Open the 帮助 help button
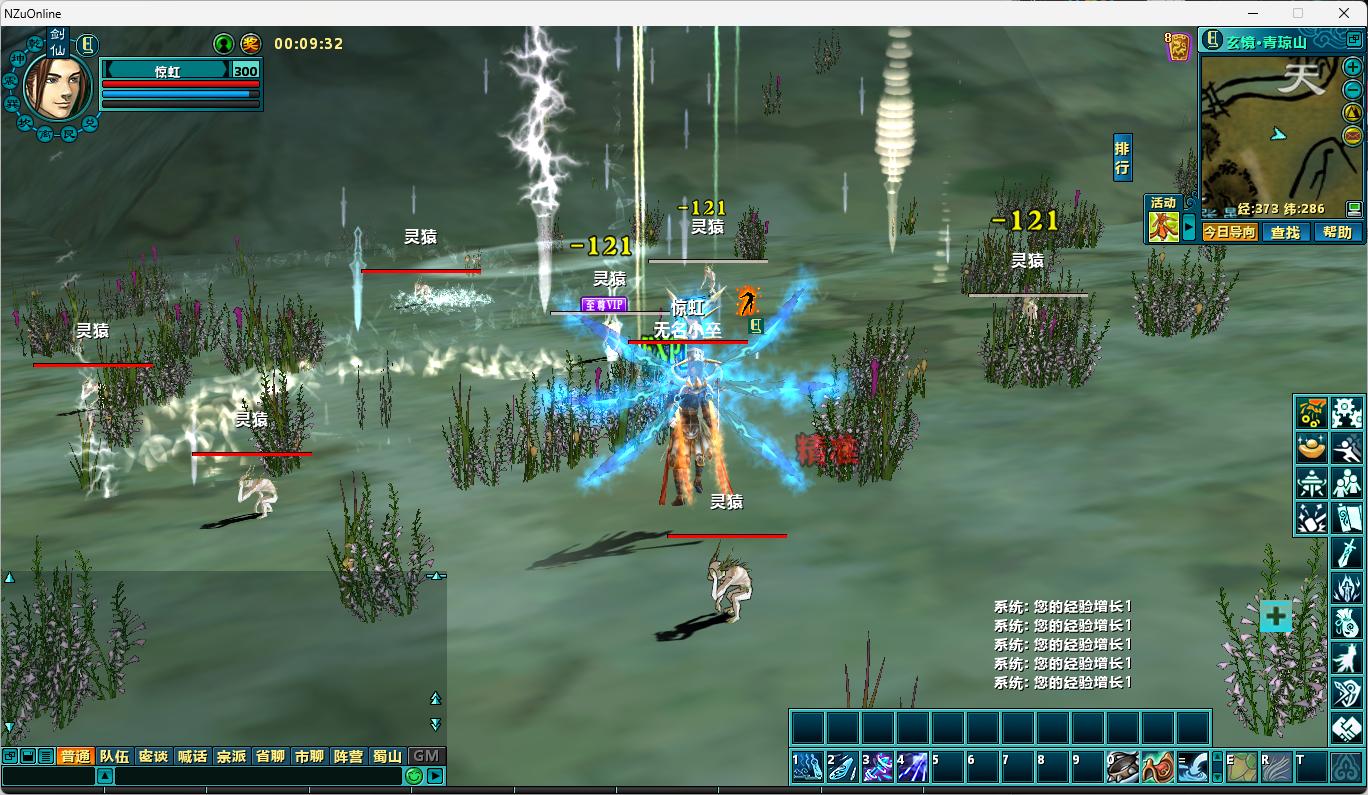1368x795 pixels. pos(1337,232)
